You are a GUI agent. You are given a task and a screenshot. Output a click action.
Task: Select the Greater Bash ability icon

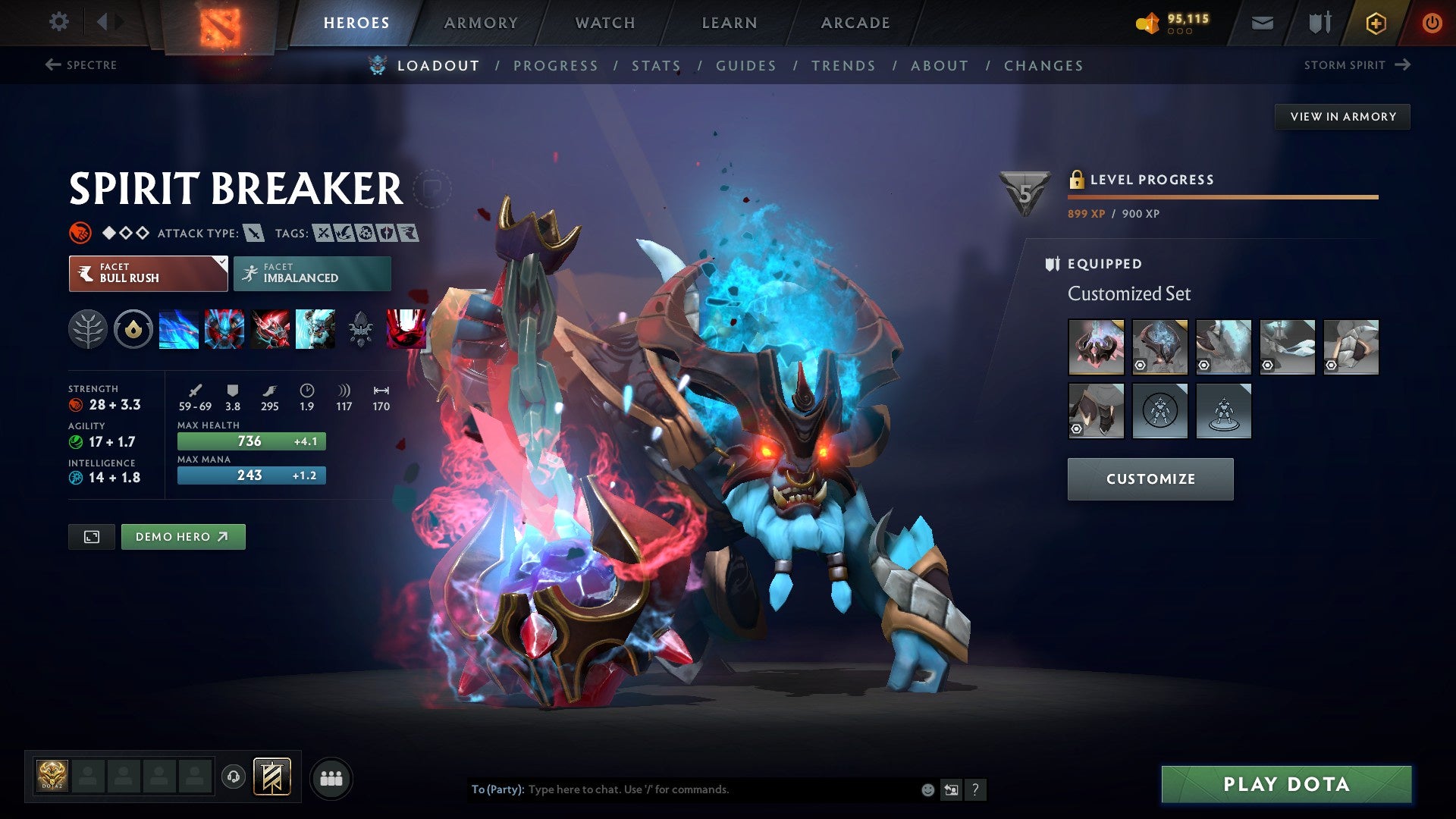tap(270, 329)
